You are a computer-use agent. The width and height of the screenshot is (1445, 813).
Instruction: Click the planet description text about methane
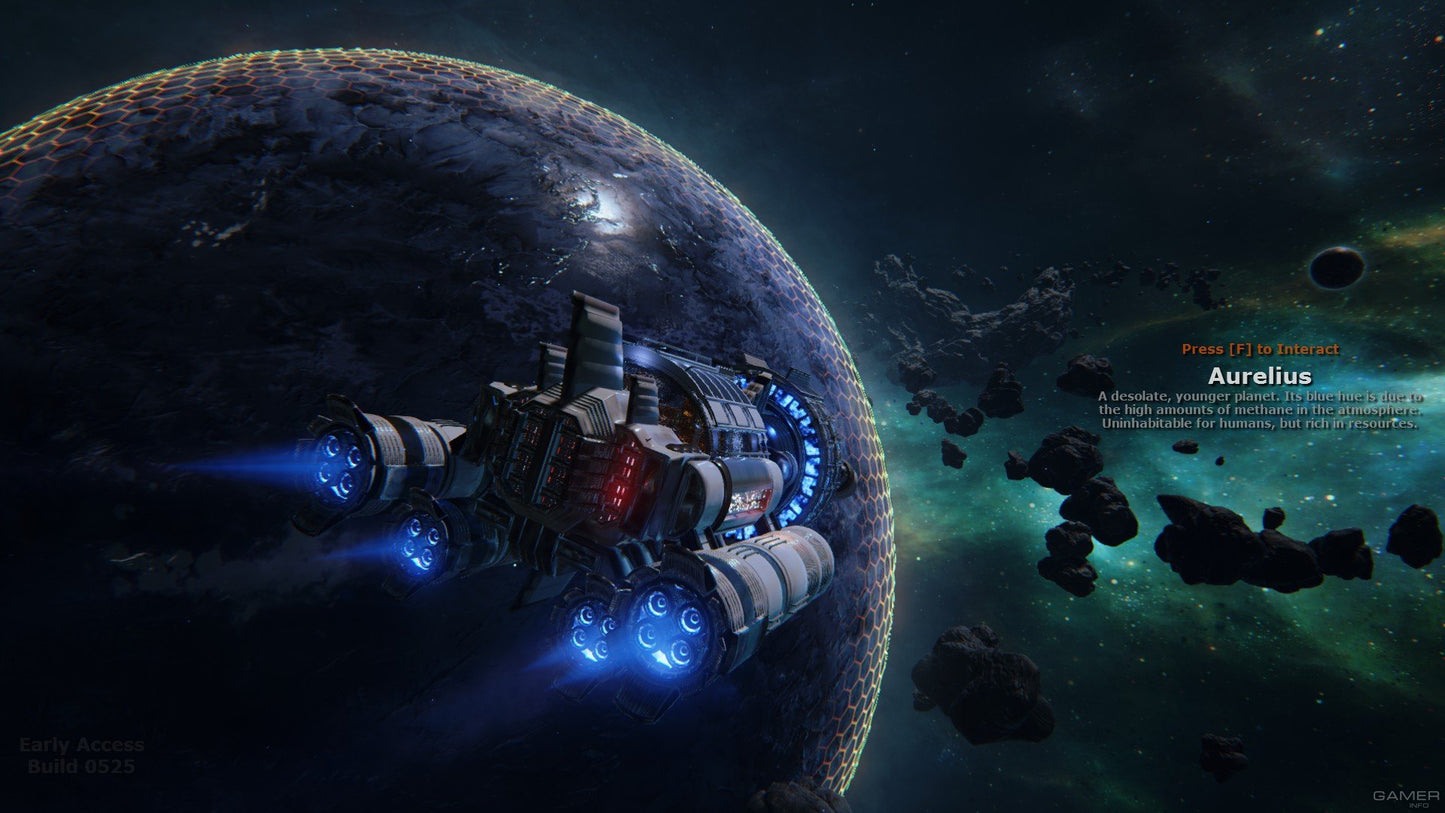pos(1260,410)
